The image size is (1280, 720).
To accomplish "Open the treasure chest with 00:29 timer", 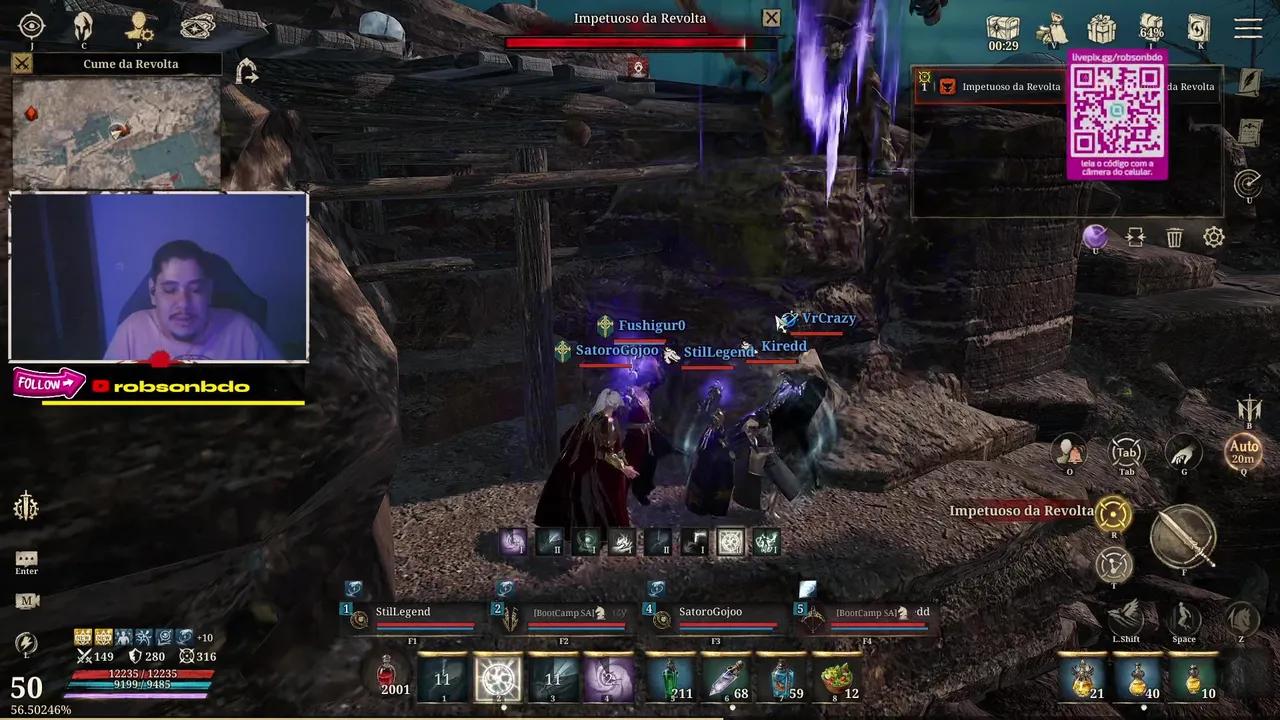I will [1002, 28].
